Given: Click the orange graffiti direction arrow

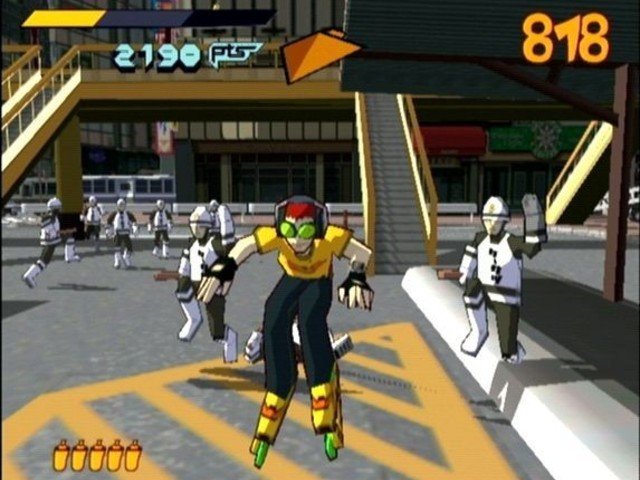Looking at the screenshot, I should pos(315,55).
